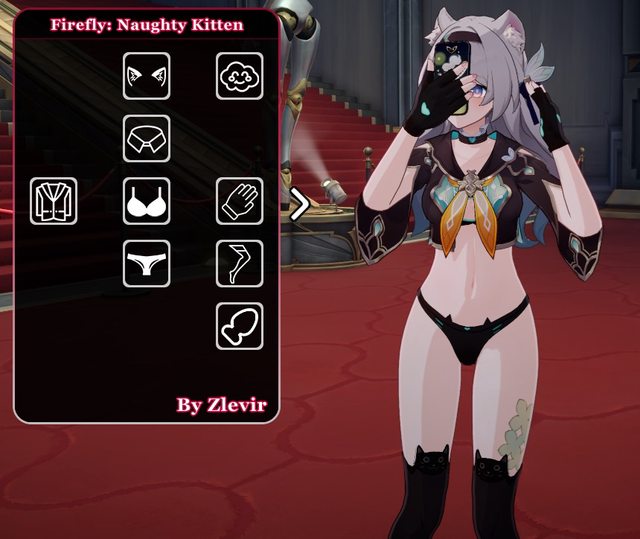Viewport: 640px width, 539px height.
Task: Select the collar icon
Action: tap(147, 138)
